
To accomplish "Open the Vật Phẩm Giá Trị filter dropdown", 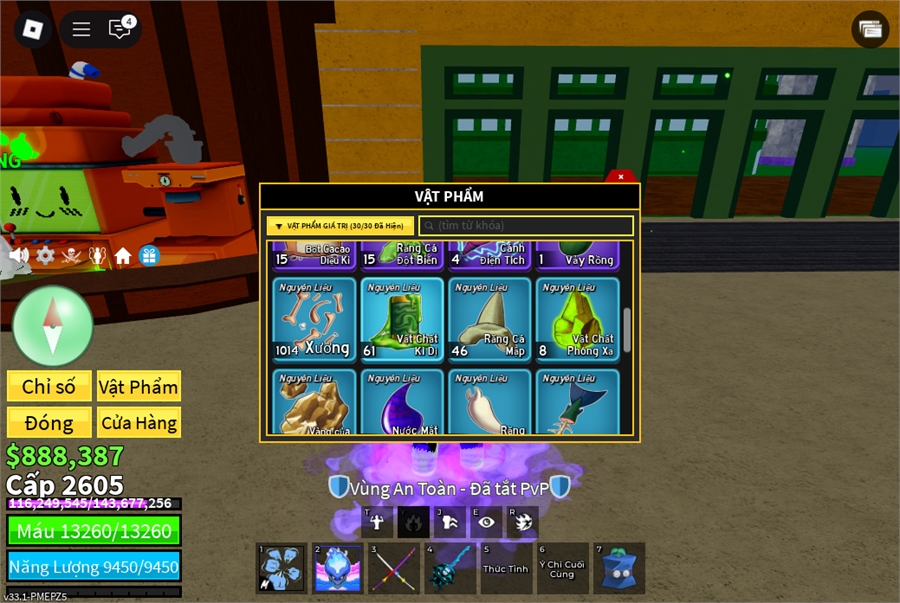I will pyautogui.click(x=340, y=226).
